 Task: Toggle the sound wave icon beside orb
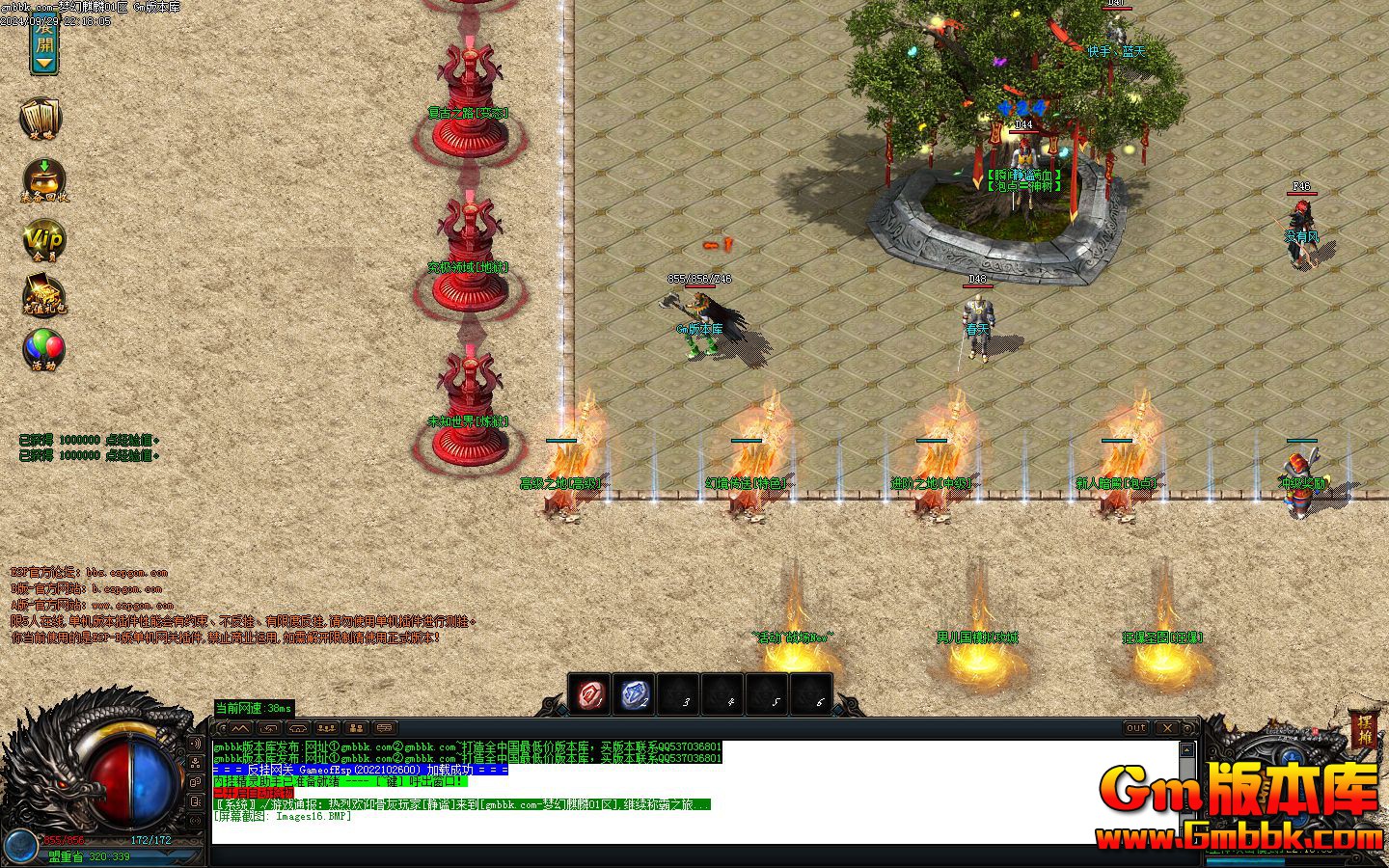click(x=198, y=745)
